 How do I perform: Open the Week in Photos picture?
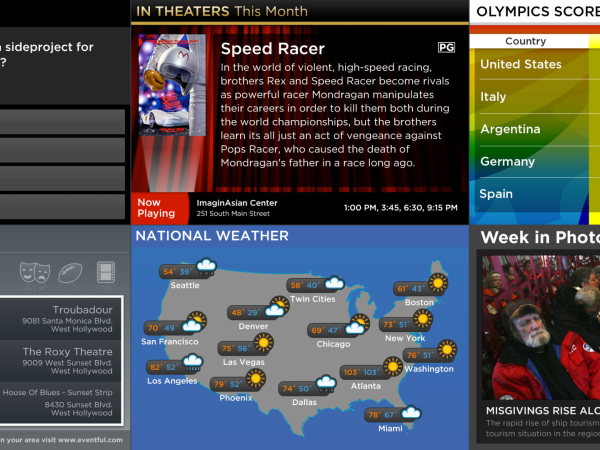540,325
